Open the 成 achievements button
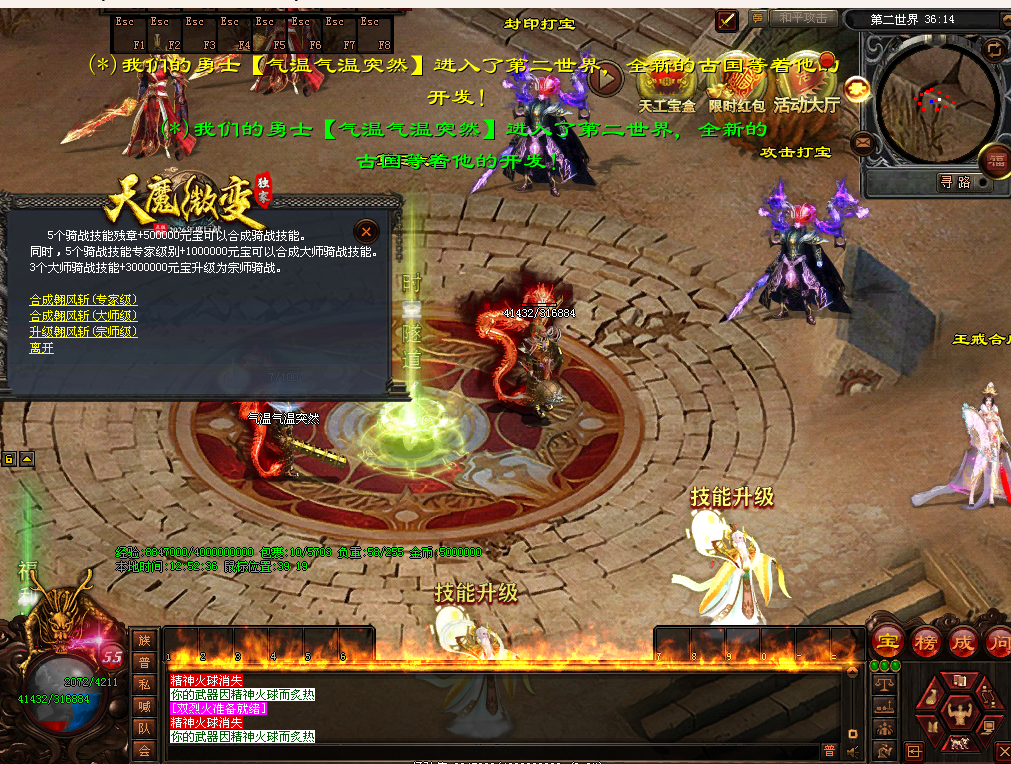Image resolution: width=1011 pixels, height=764 pixels. (x=963, y=641)
